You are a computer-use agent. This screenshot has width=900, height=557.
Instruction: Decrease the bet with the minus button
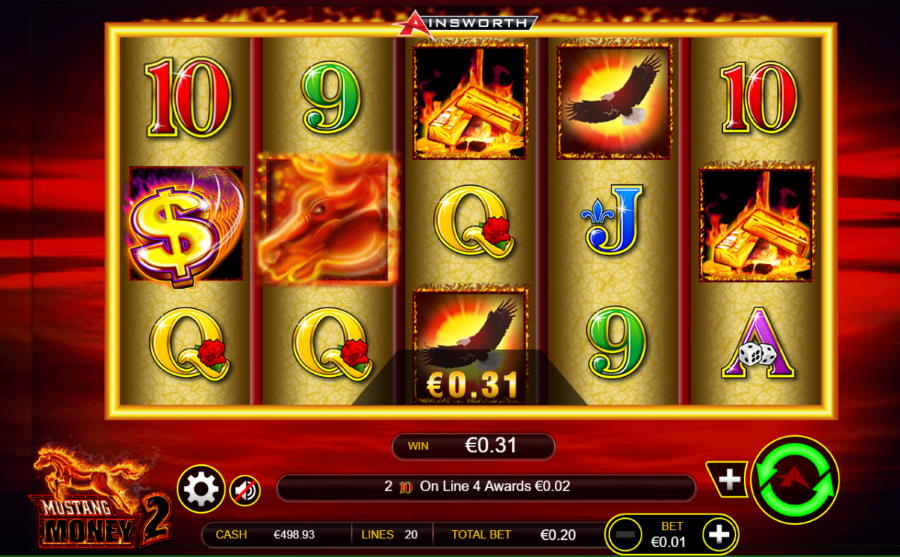click(626, 535)
